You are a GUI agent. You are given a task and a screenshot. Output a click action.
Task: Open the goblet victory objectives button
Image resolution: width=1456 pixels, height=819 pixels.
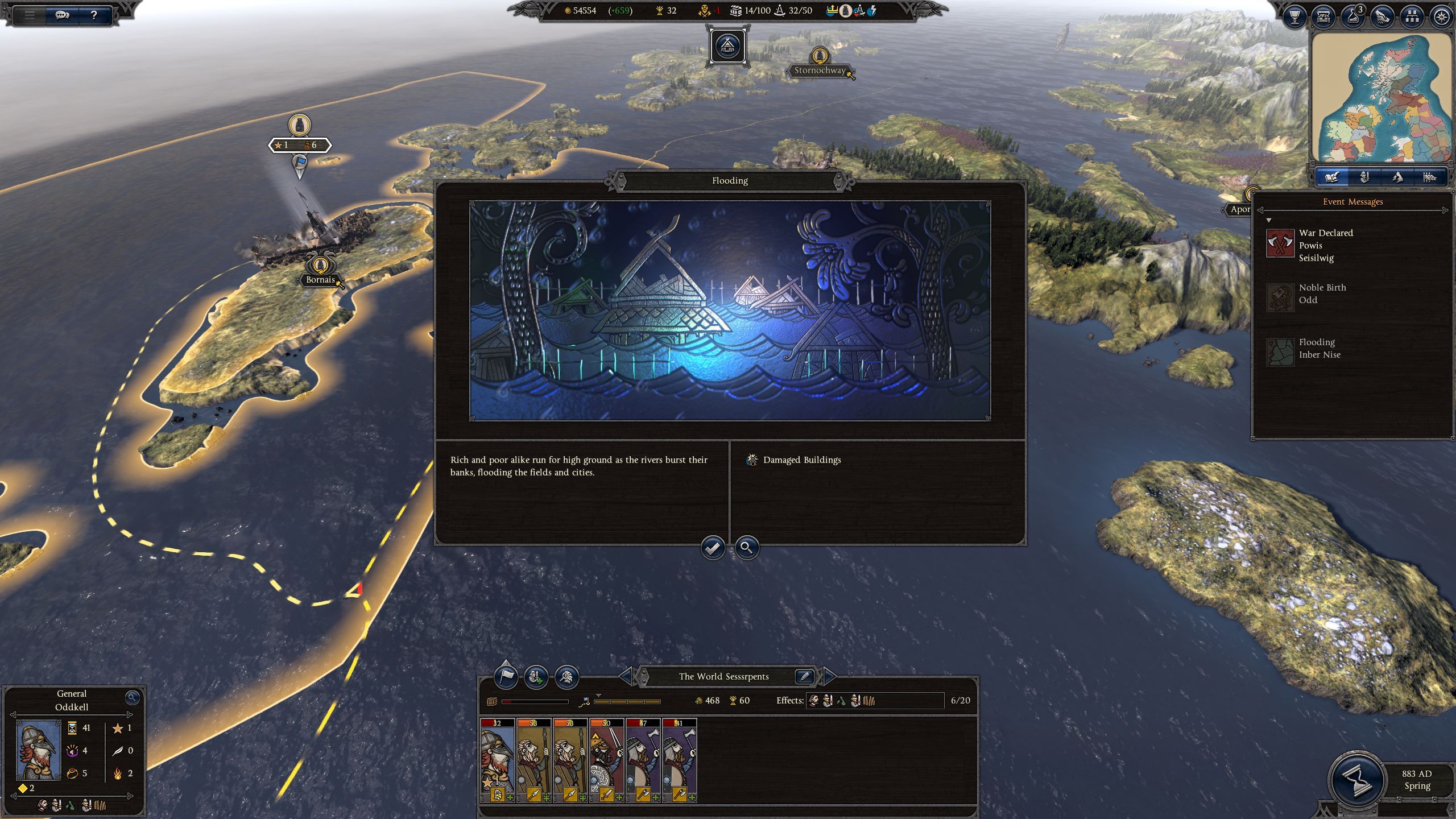point(1295,17)
